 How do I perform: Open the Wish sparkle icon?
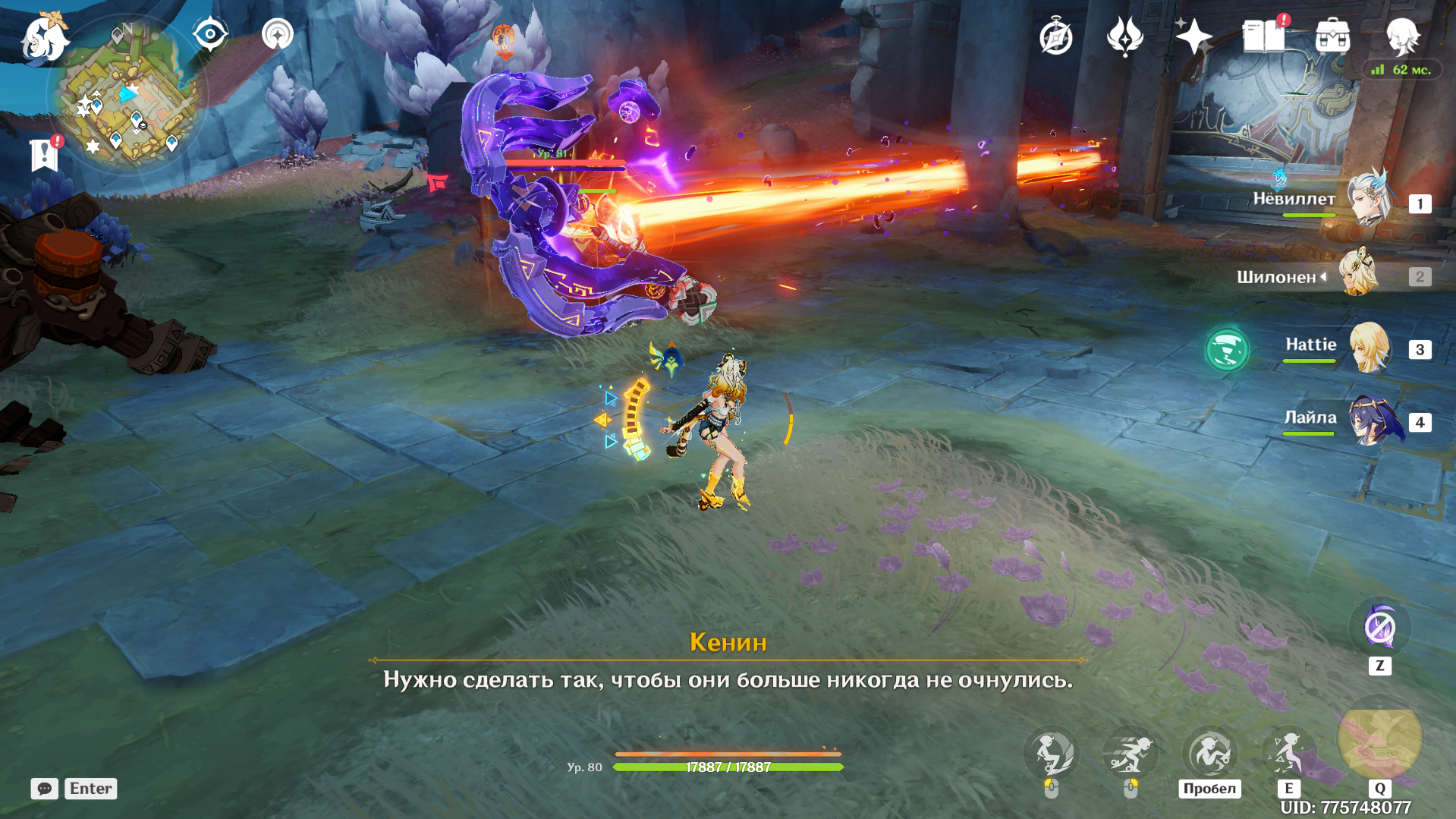pyautogui.click(x=1193, y=36)
